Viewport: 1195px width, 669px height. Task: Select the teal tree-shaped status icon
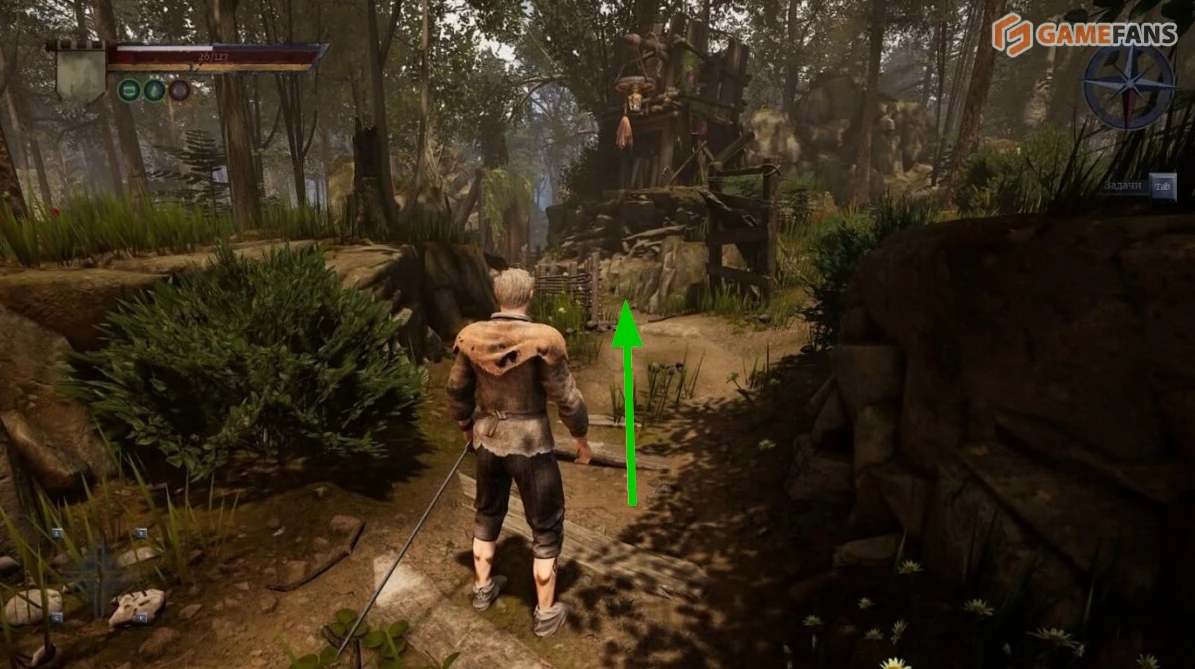click(x=154, y=91)
